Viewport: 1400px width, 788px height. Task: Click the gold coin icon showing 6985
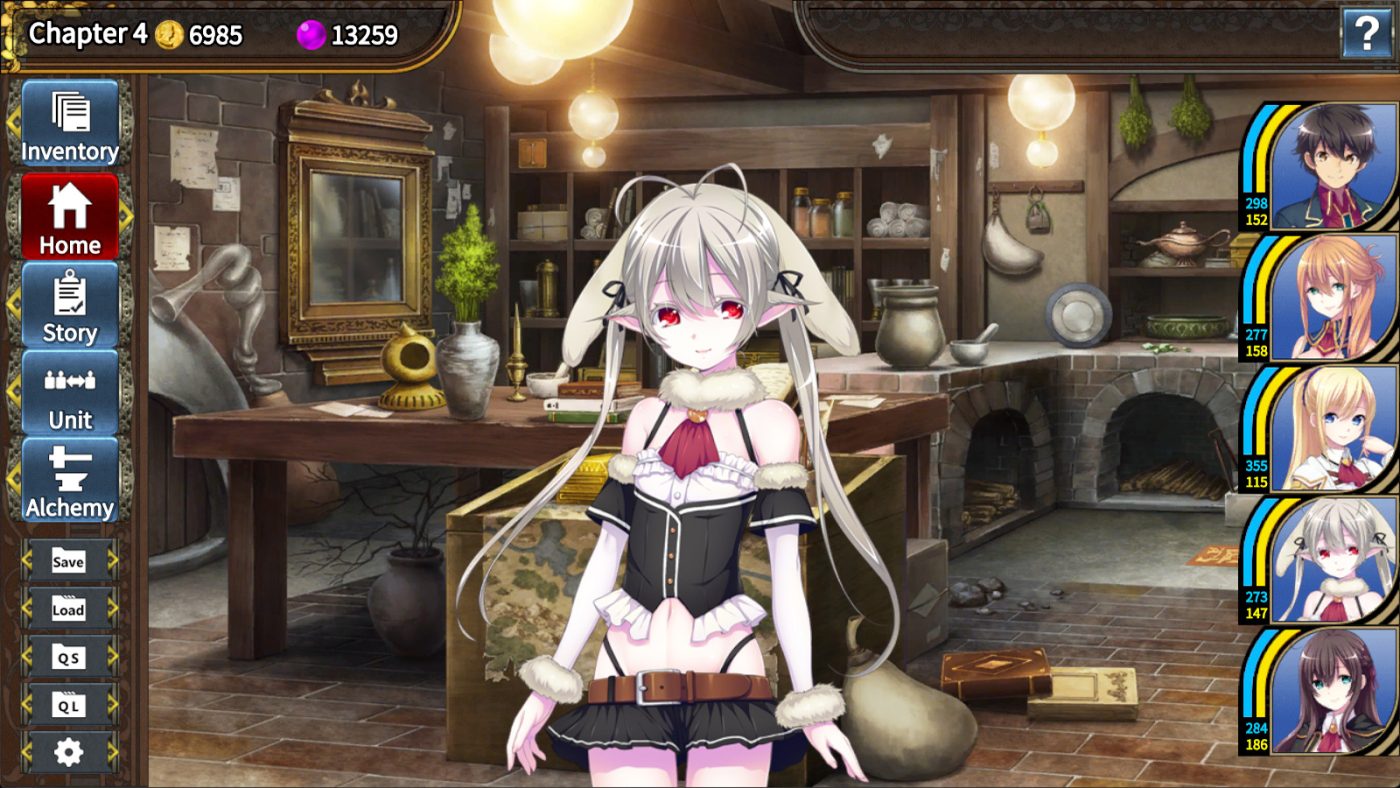click(169, 33)
